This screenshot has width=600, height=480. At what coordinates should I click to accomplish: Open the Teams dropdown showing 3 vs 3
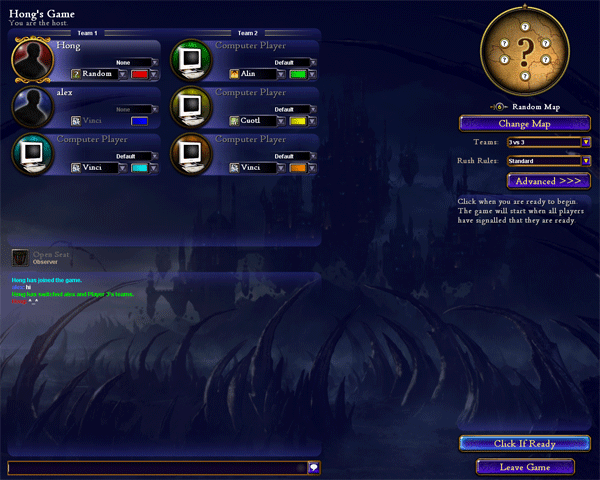pyautogui.click(x=549, y=142)
